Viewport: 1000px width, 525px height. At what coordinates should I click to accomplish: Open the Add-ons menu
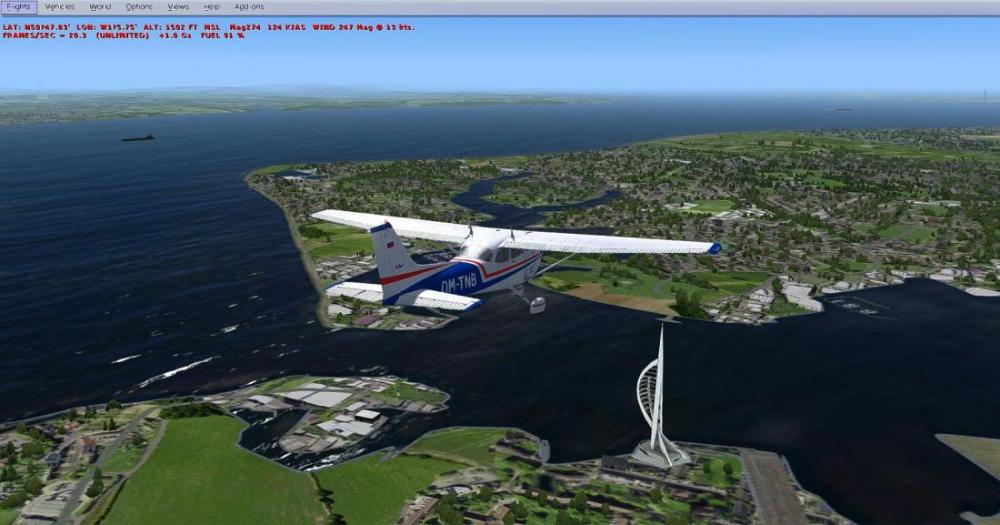pos(249,7)
